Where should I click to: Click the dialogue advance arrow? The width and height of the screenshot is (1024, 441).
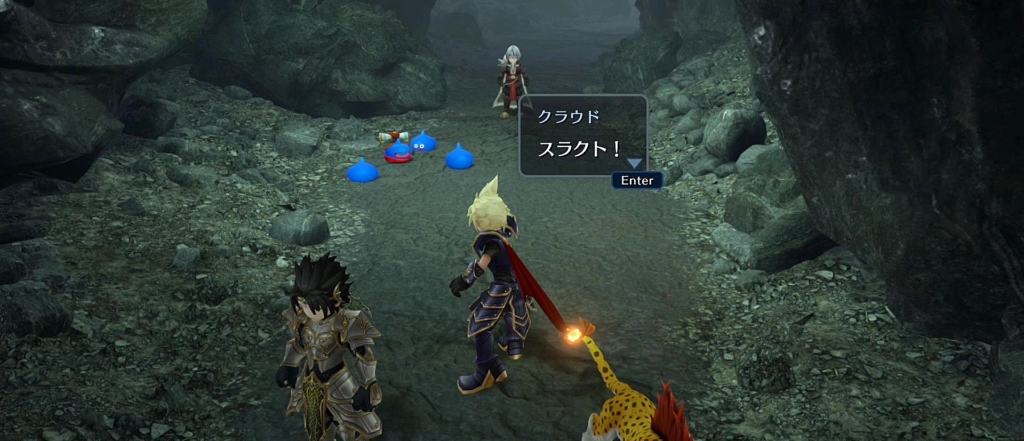tap(635, 163)
